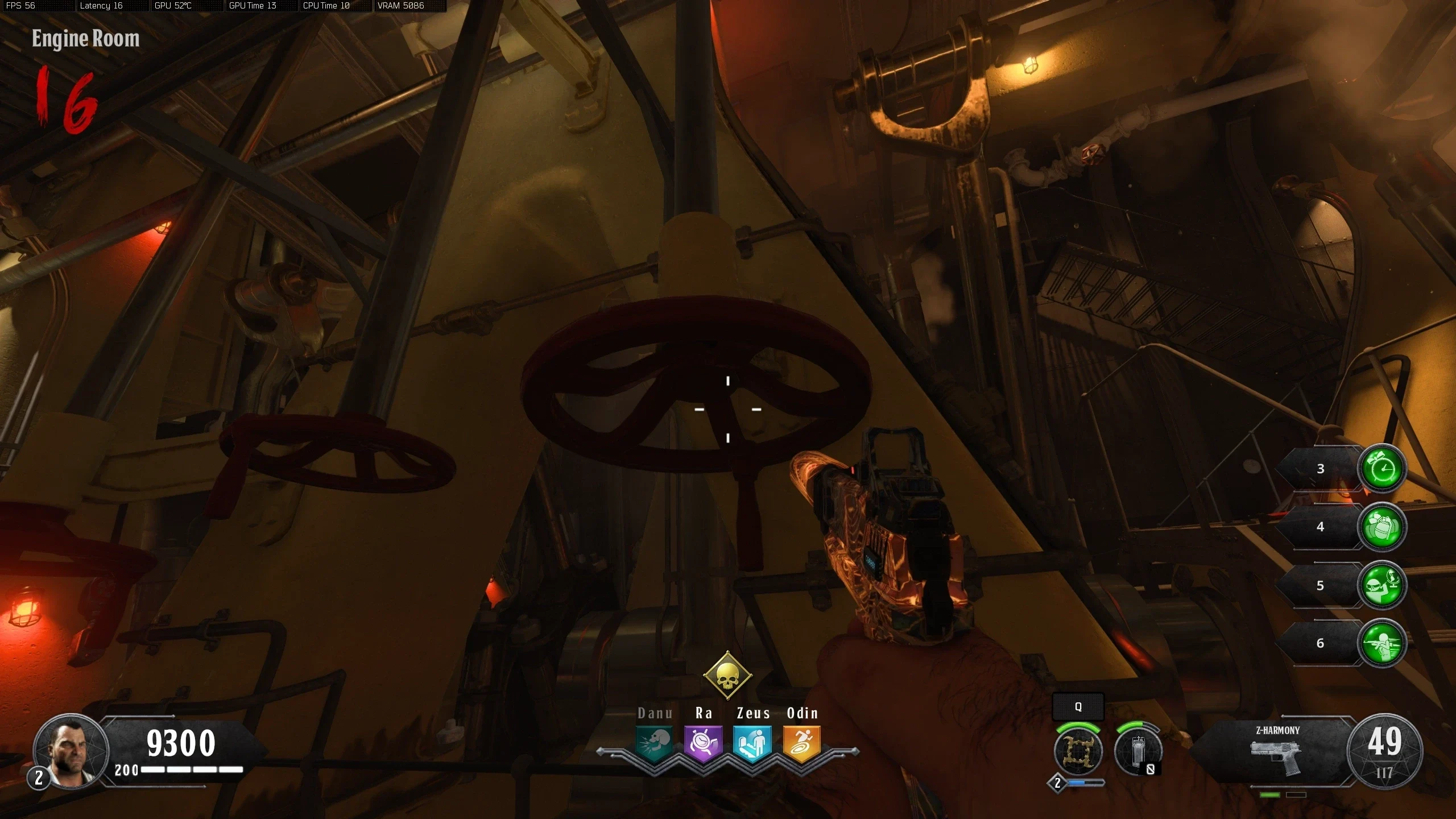Use the grenade elixir in slot 4
The height and width of the screenshot is (819, 1456).
pos(1382,527)
